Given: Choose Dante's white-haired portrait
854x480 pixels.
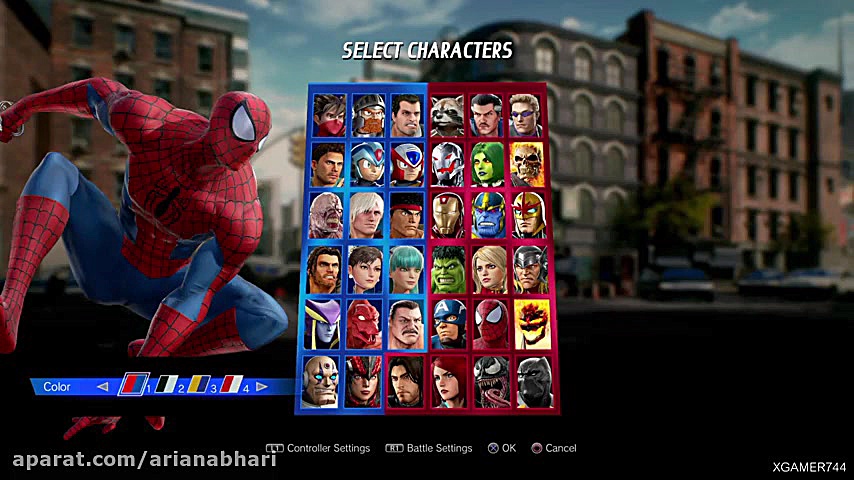Looking at the screenshot, I should (x=364, y=214).
